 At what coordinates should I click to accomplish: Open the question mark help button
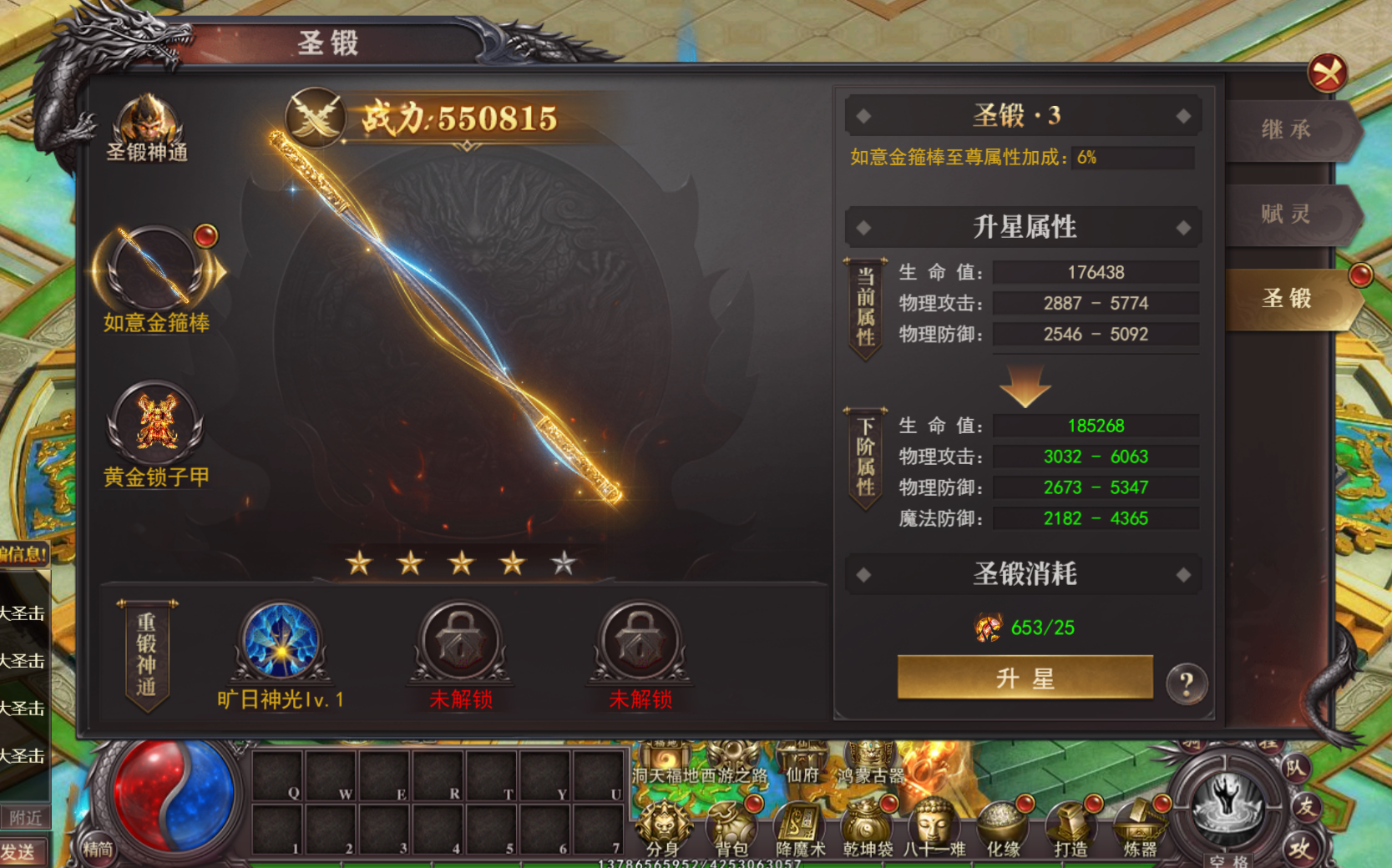(1186, 684)
